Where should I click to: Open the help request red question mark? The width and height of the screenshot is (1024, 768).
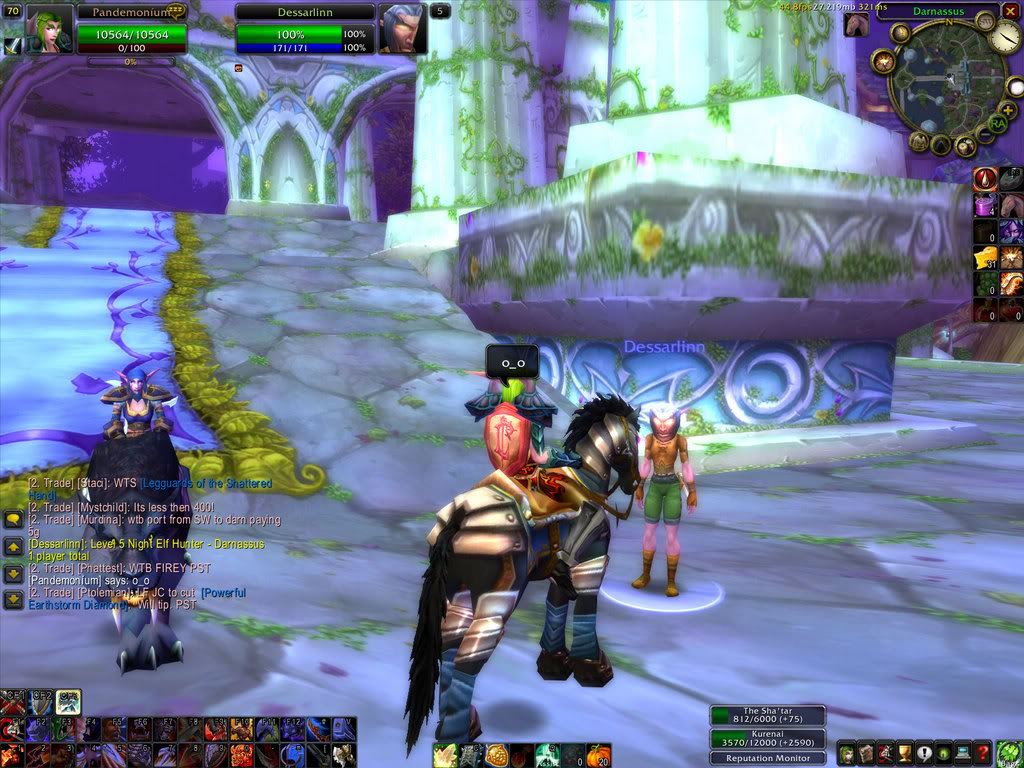tap(983, 754)
